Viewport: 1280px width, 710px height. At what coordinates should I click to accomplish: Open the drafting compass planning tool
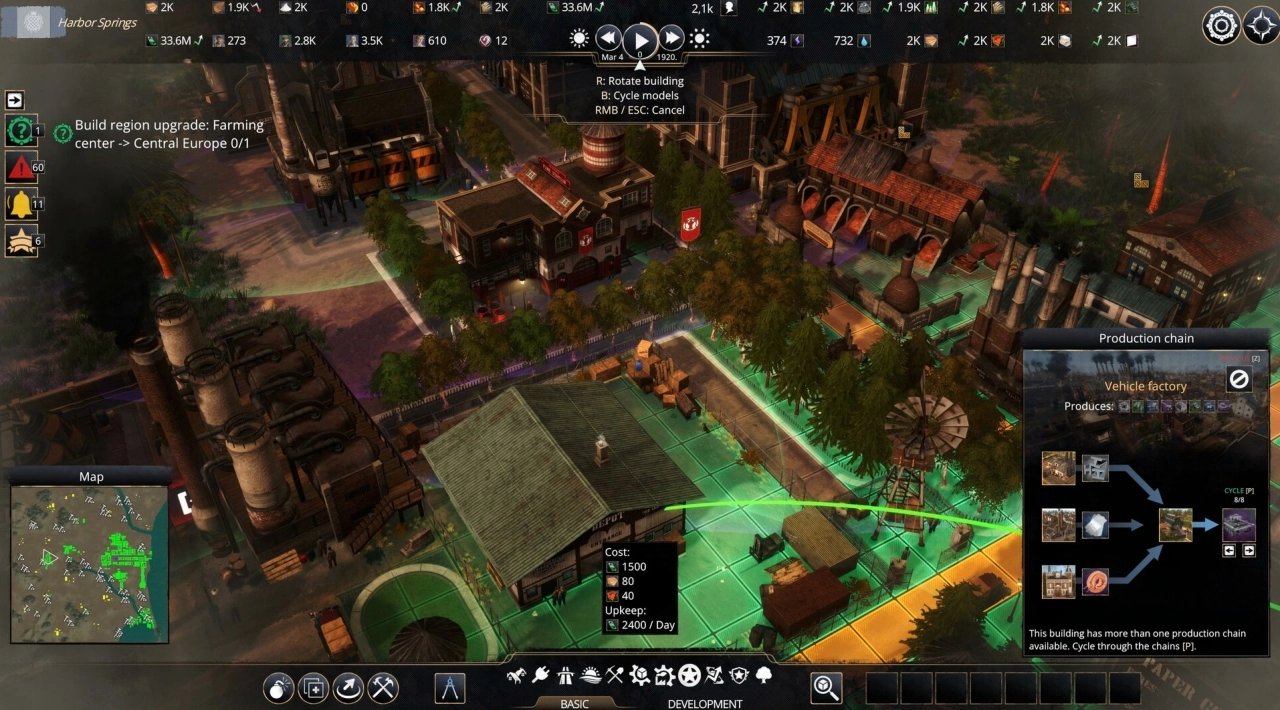click(x=450, y=687)
